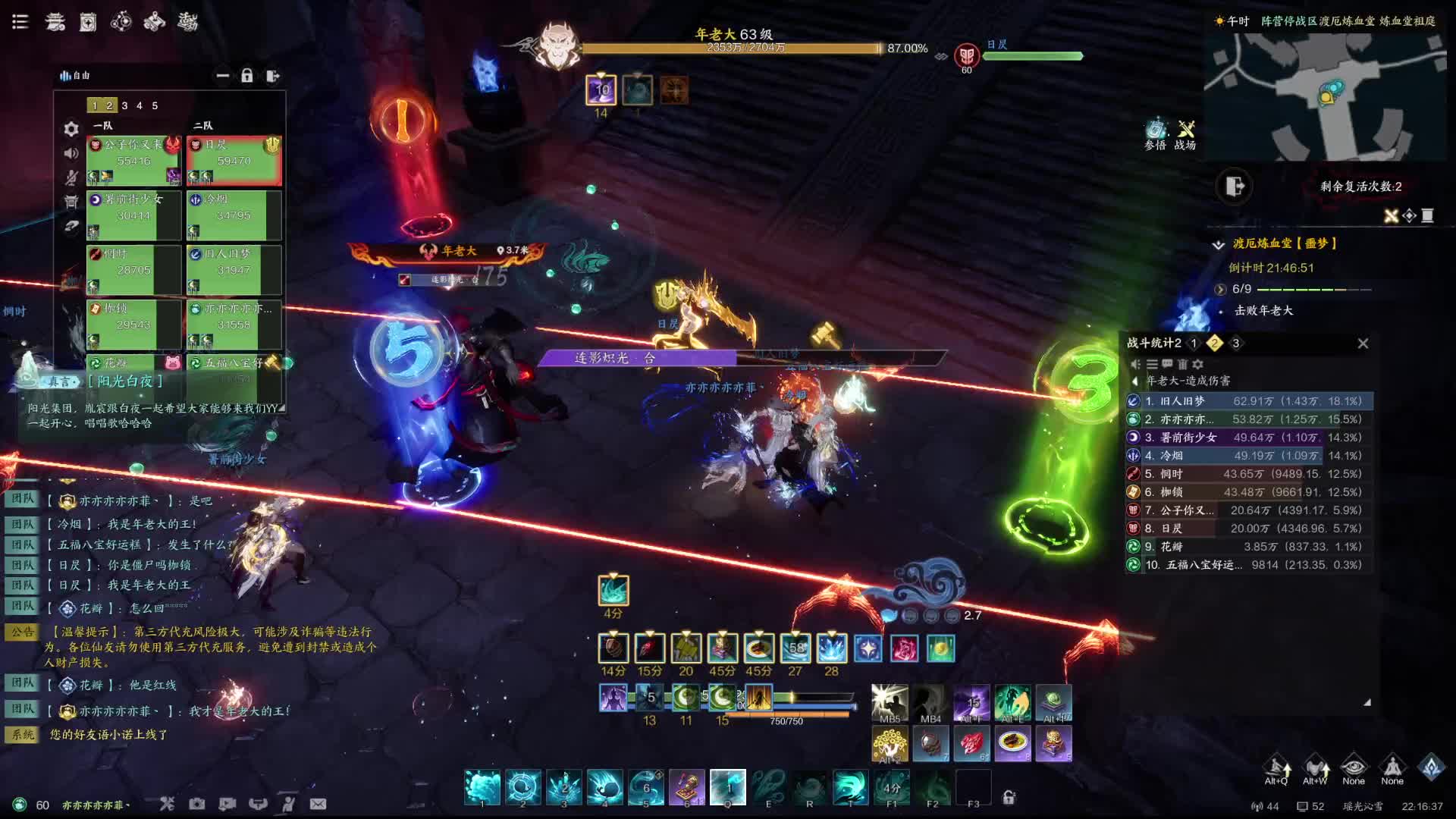Minimize the raid frame panel
Viewport: 1456px width, 819px height.
tap(222, 76)
